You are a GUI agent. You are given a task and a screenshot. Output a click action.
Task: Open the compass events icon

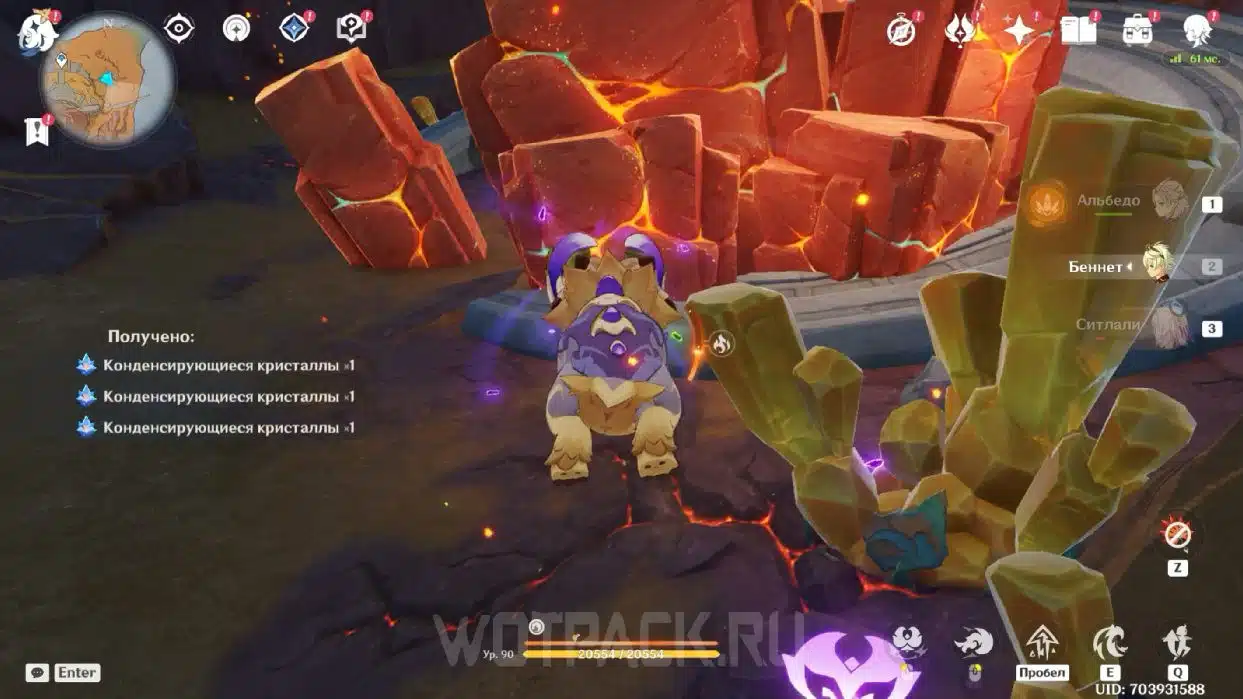(x=902, y=31)
